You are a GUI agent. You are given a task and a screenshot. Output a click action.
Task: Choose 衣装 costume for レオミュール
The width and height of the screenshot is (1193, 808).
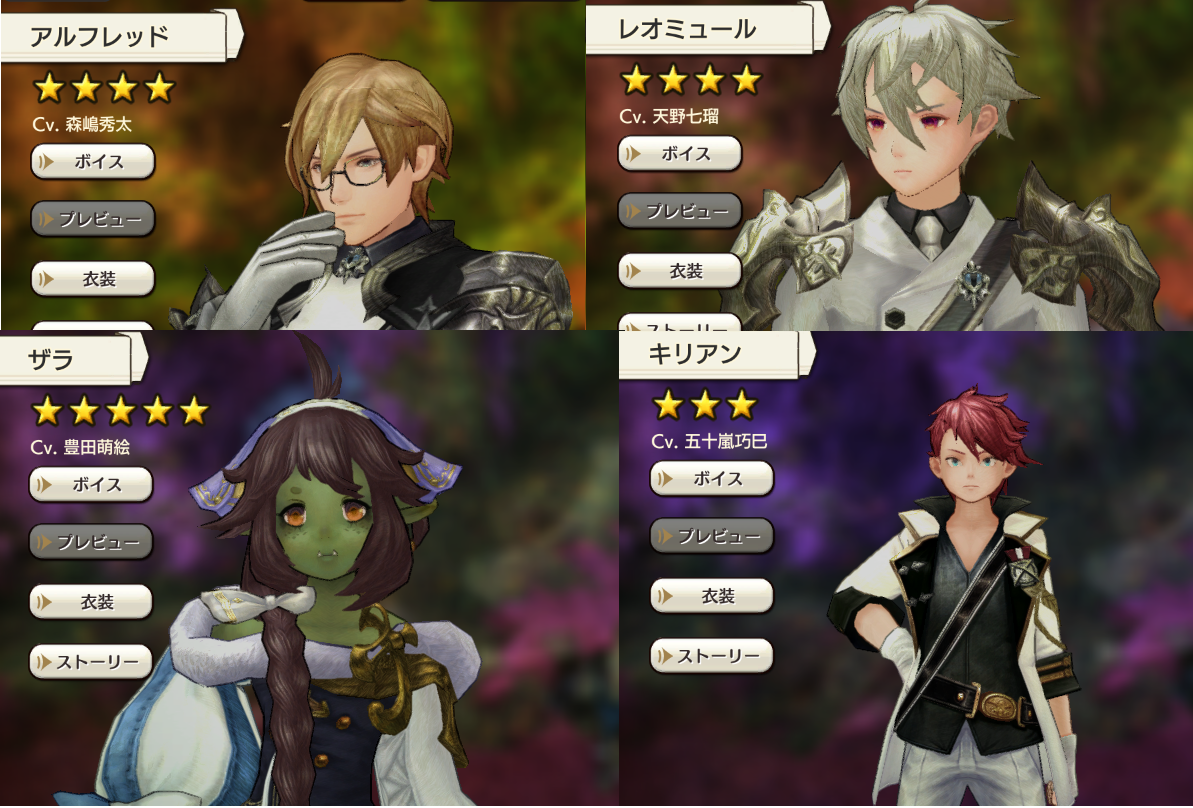tap(680, 271)
